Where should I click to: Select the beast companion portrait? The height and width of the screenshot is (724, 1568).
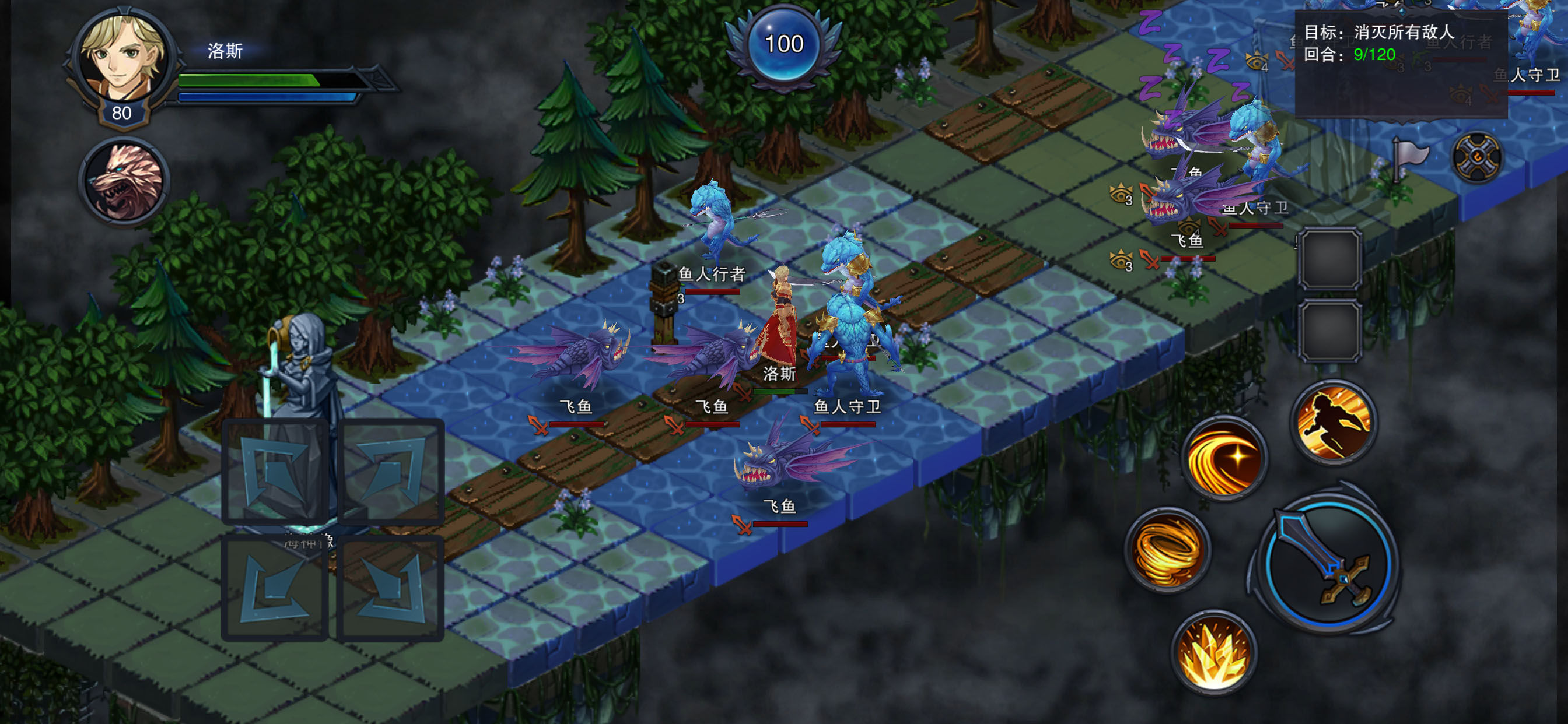point(125,181)
